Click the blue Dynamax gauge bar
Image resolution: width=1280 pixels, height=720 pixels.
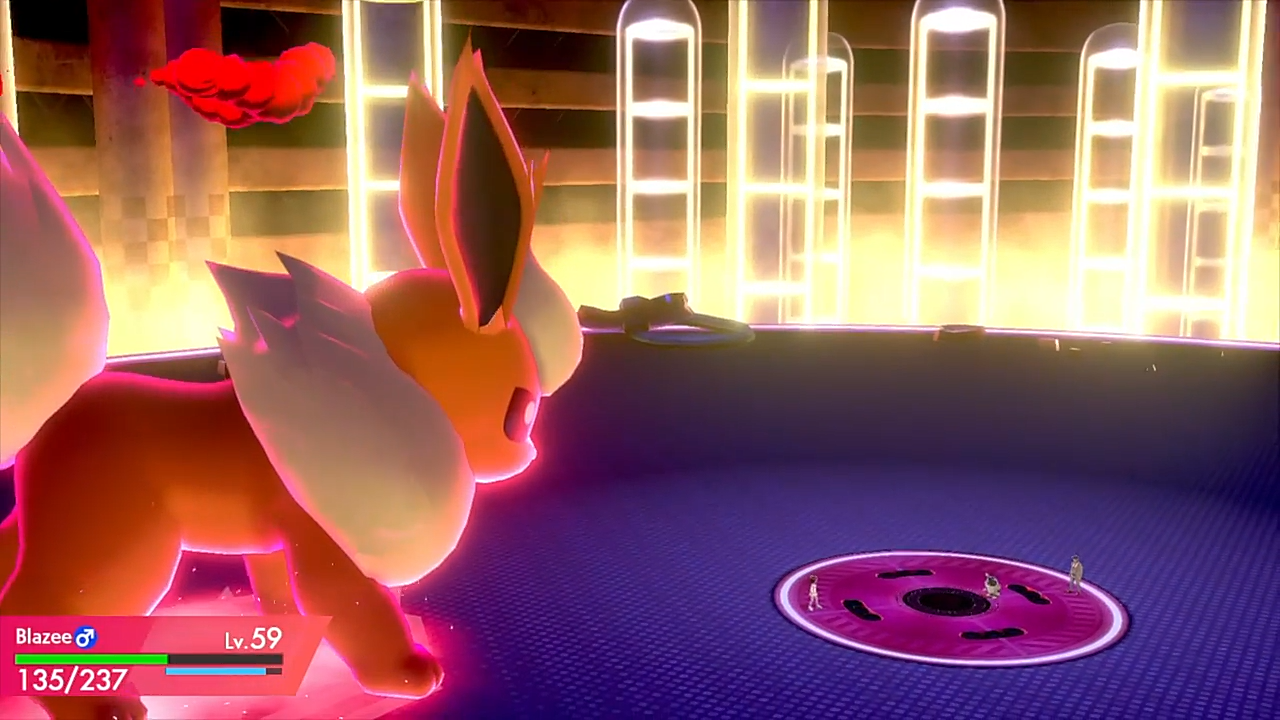pyautogui.click(x=215, y=670)
